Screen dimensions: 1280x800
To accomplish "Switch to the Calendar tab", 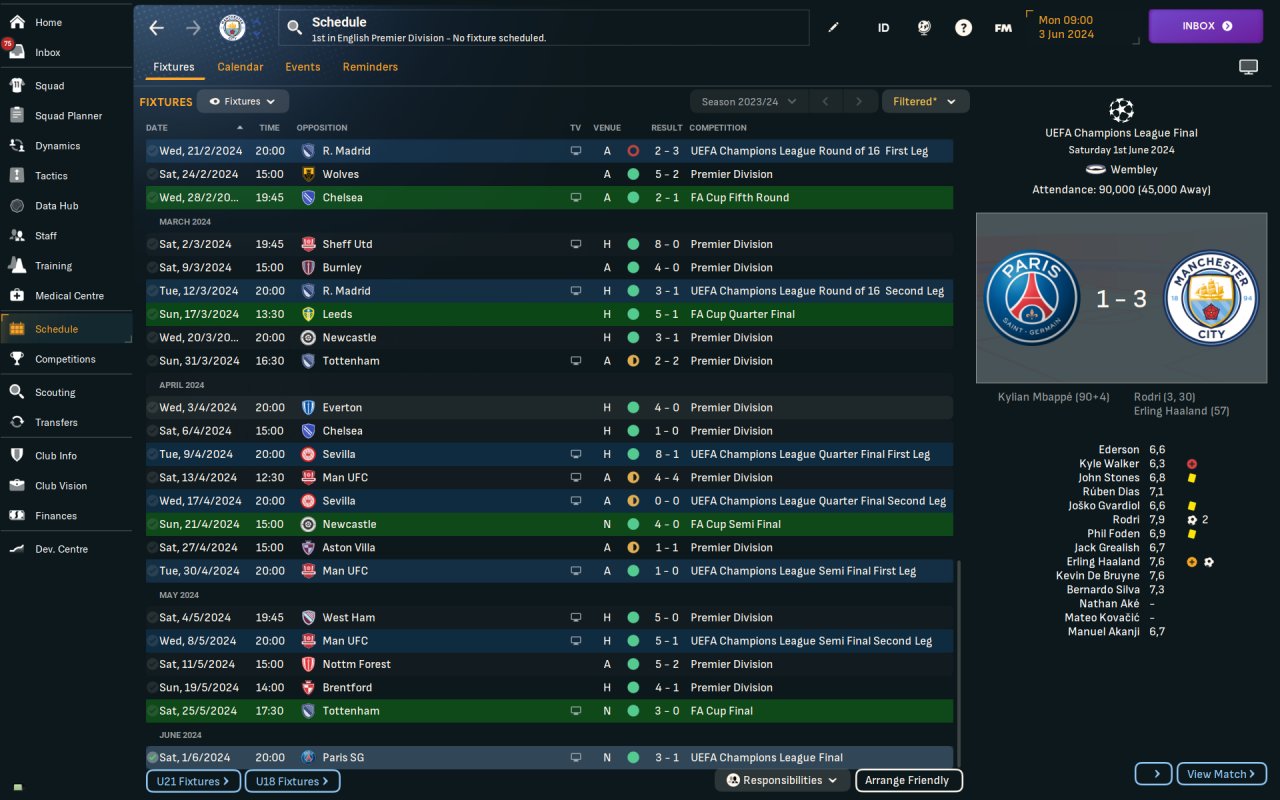I will pyautogui.click(x=240, y=67).
